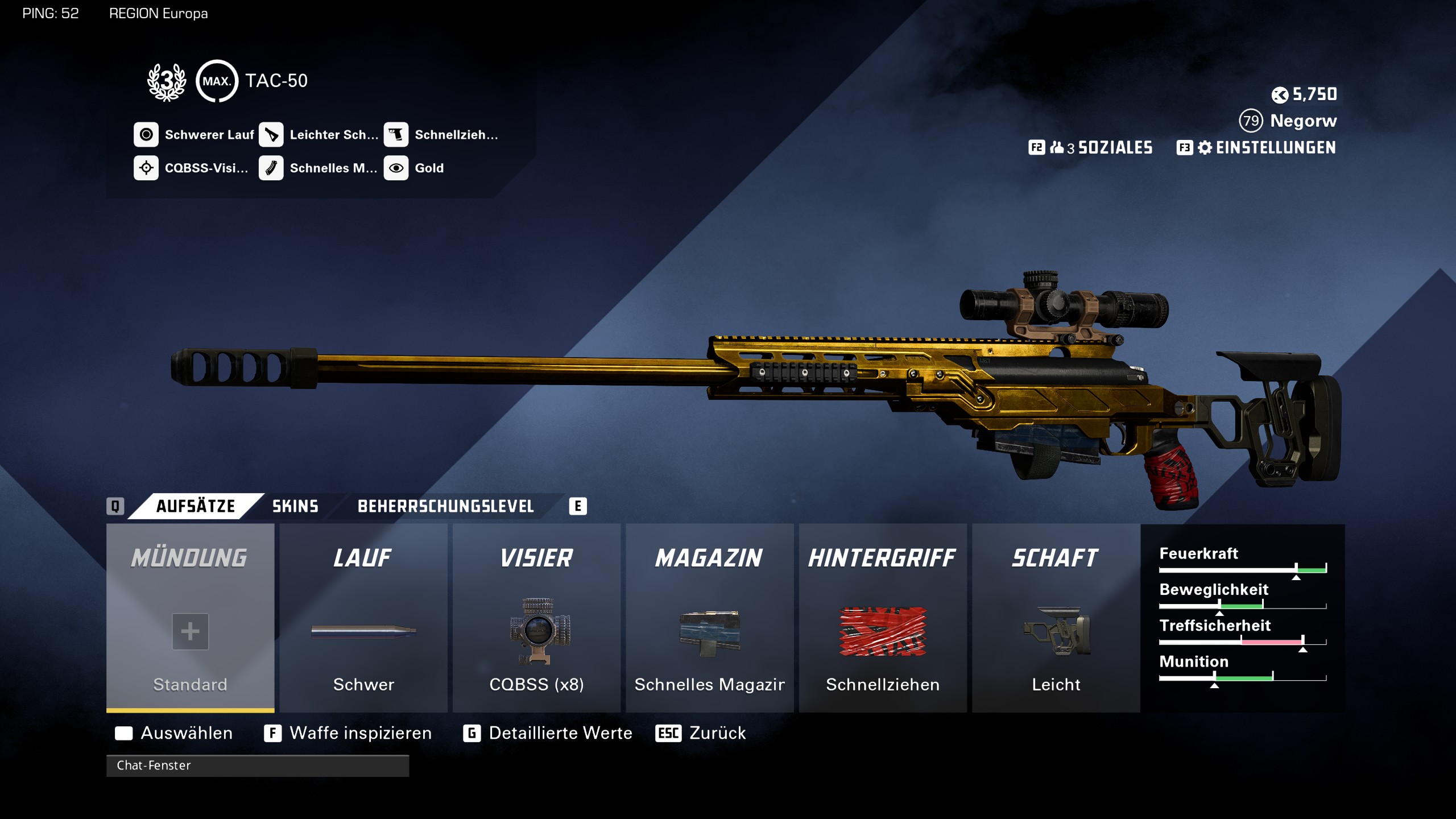Screen dimensions: 1456x819
Task: Open the Schnelles Magazin attachment icon
Action: [x=272, y=168]
